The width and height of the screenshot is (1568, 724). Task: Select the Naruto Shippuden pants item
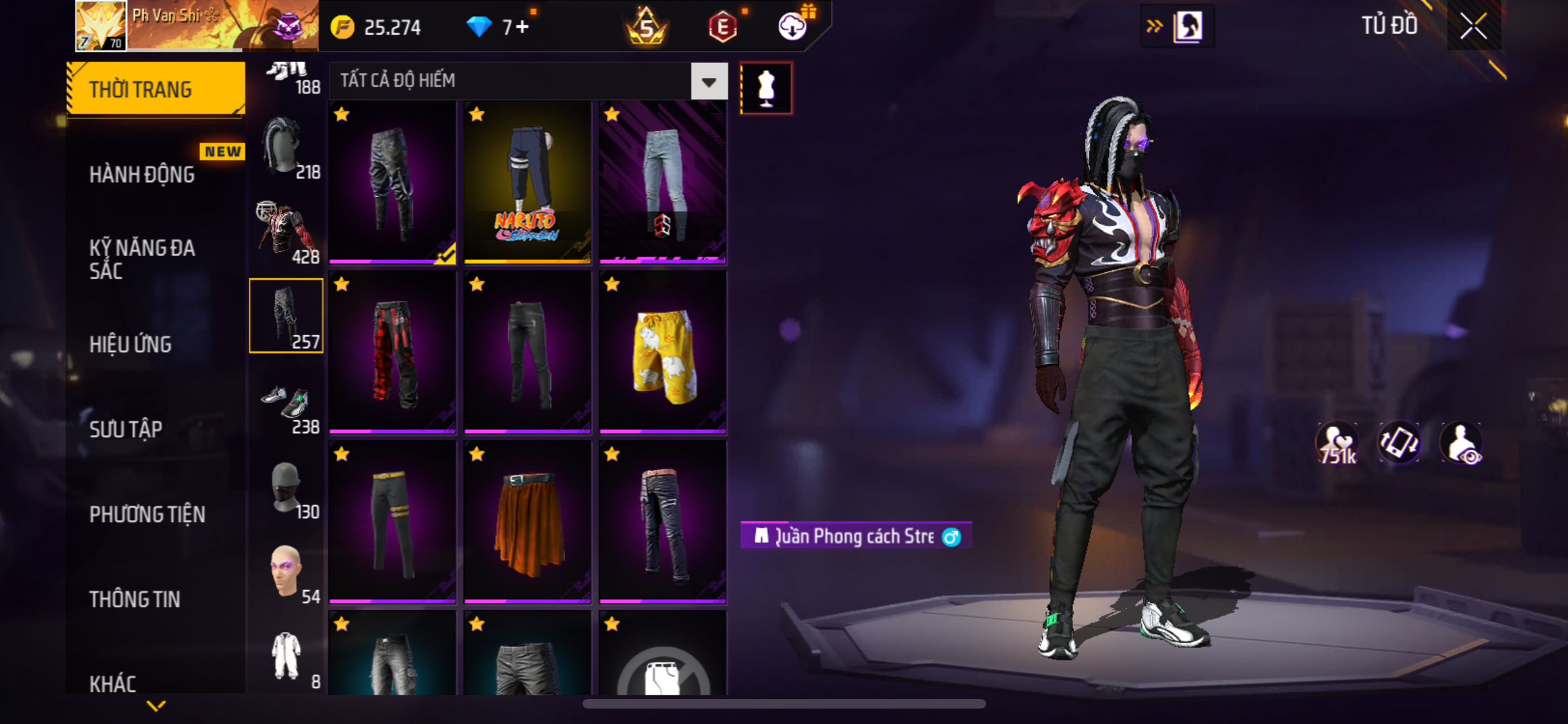tap(527, 182)
